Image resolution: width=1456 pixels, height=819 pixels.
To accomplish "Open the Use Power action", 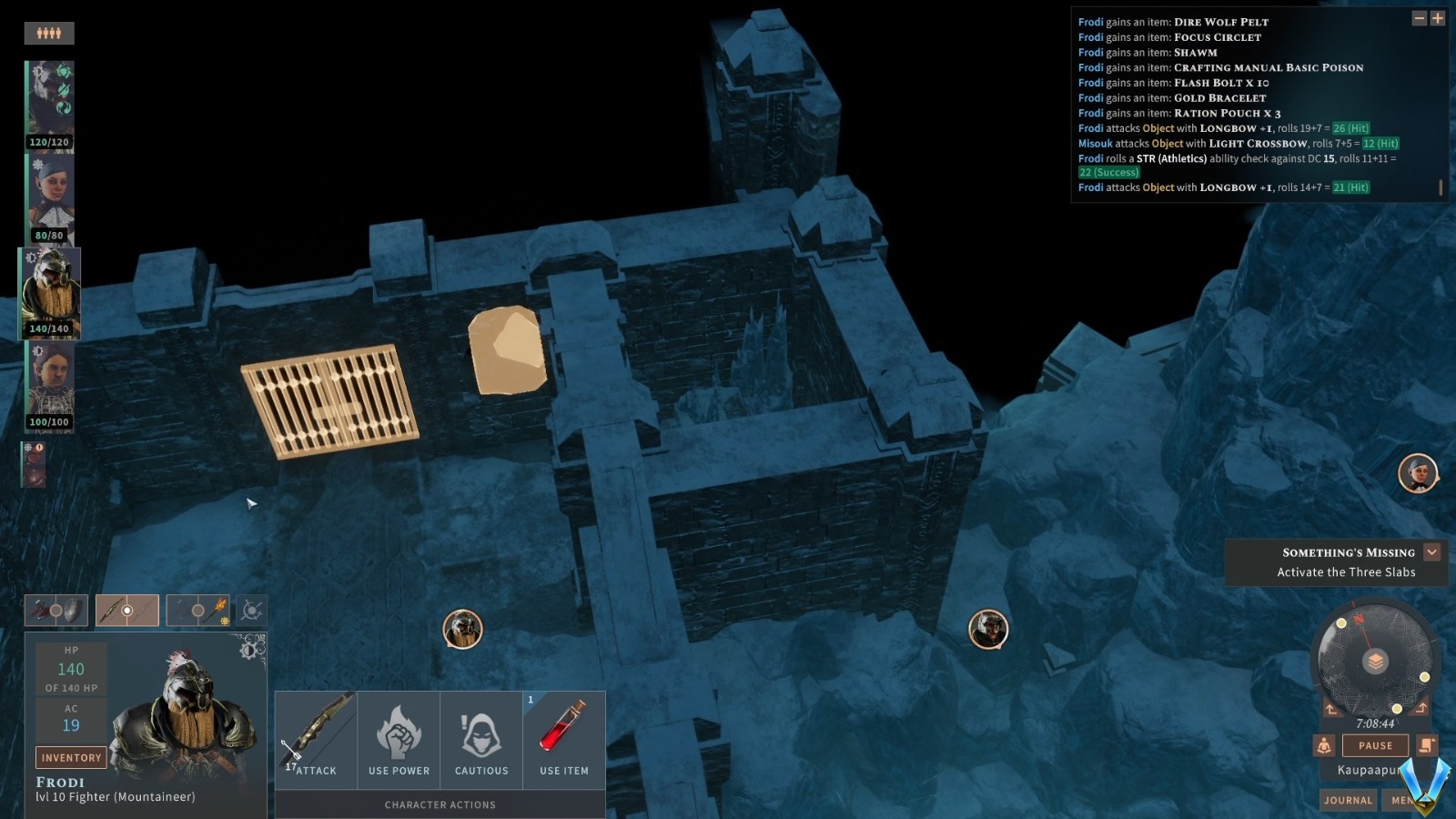I will pyautogui.click(x=399, y=737).
